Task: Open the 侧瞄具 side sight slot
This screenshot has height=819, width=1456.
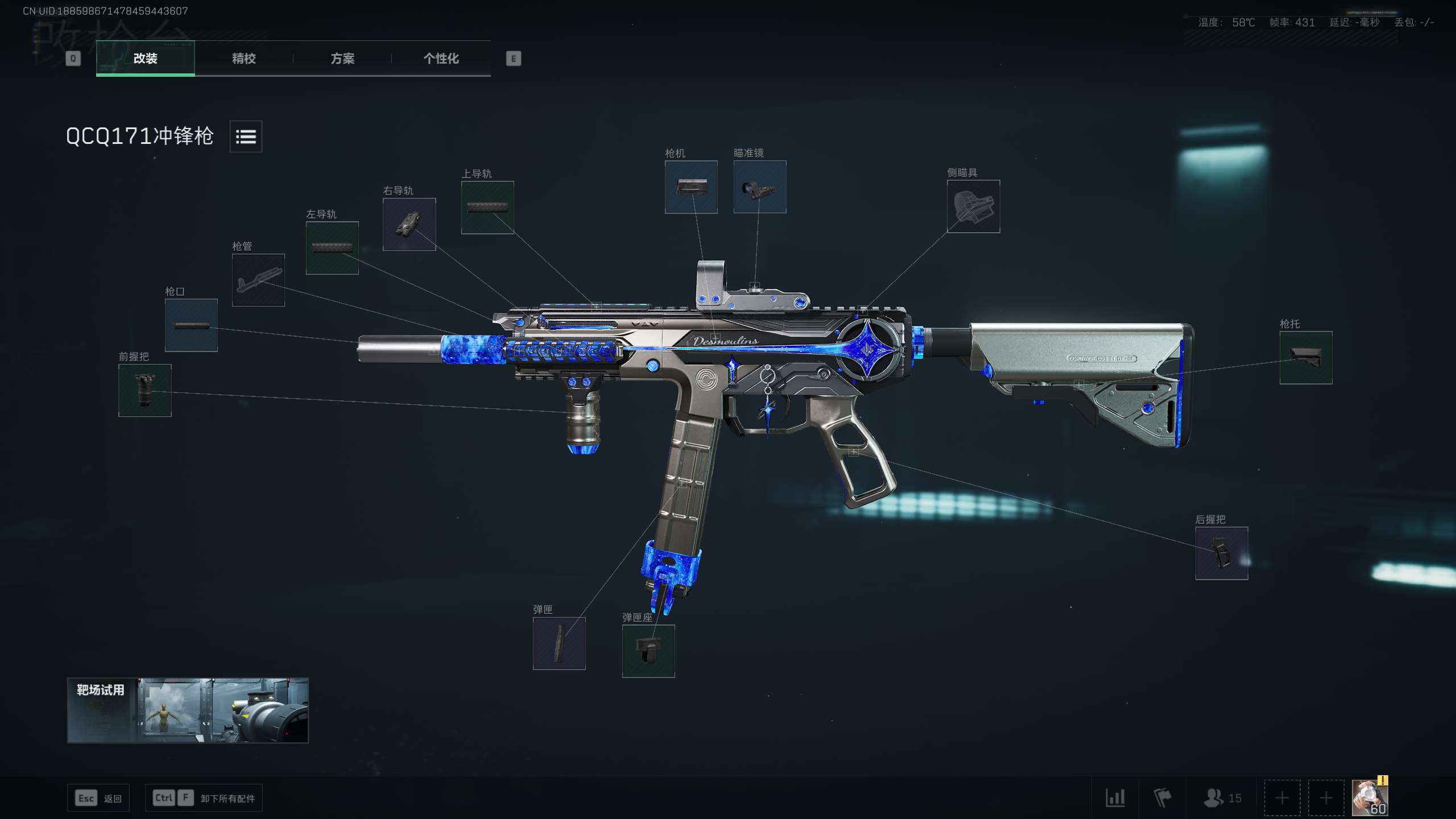Action: [973, 206]
